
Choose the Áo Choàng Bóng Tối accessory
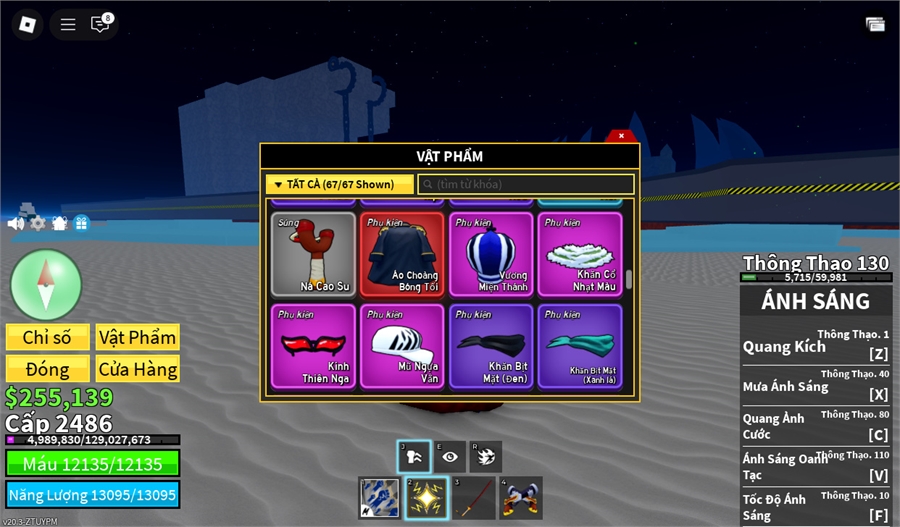tap(402, 254)
